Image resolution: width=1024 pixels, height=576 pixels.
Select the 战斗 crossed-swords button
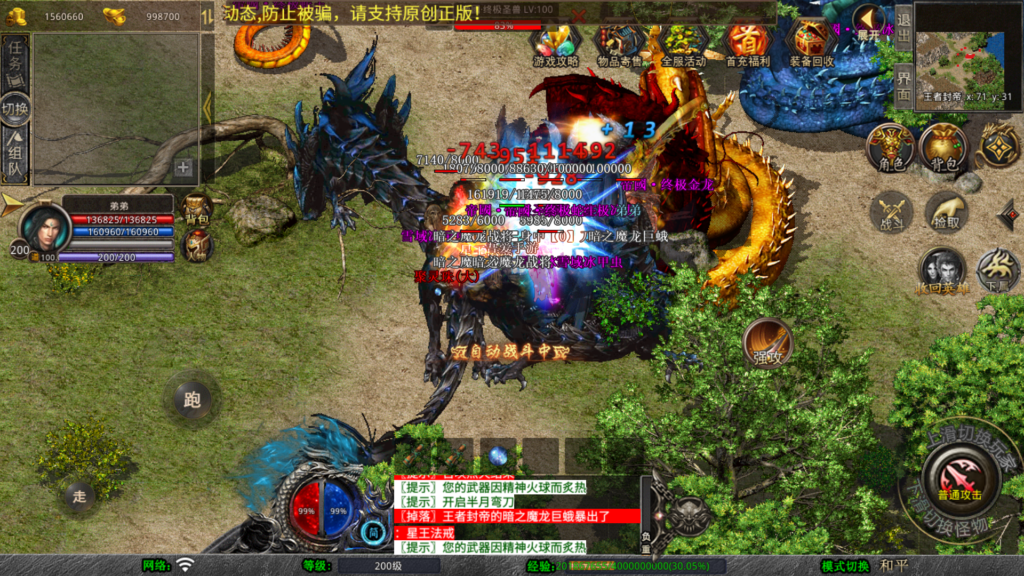[890, 213]
